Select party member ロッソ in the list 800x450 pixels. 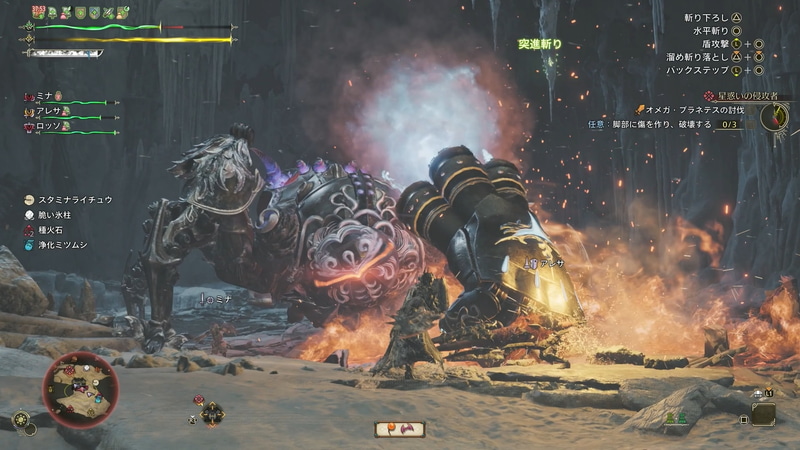point(50,126)
